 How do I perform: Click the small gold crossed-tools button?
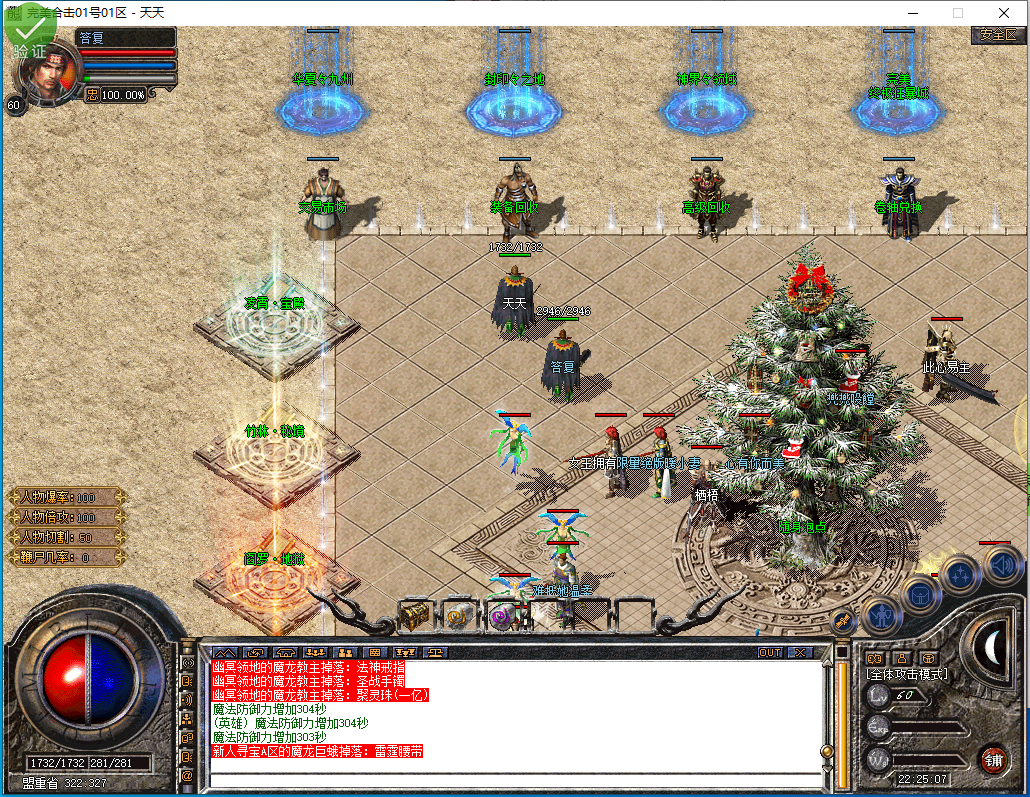842,621
